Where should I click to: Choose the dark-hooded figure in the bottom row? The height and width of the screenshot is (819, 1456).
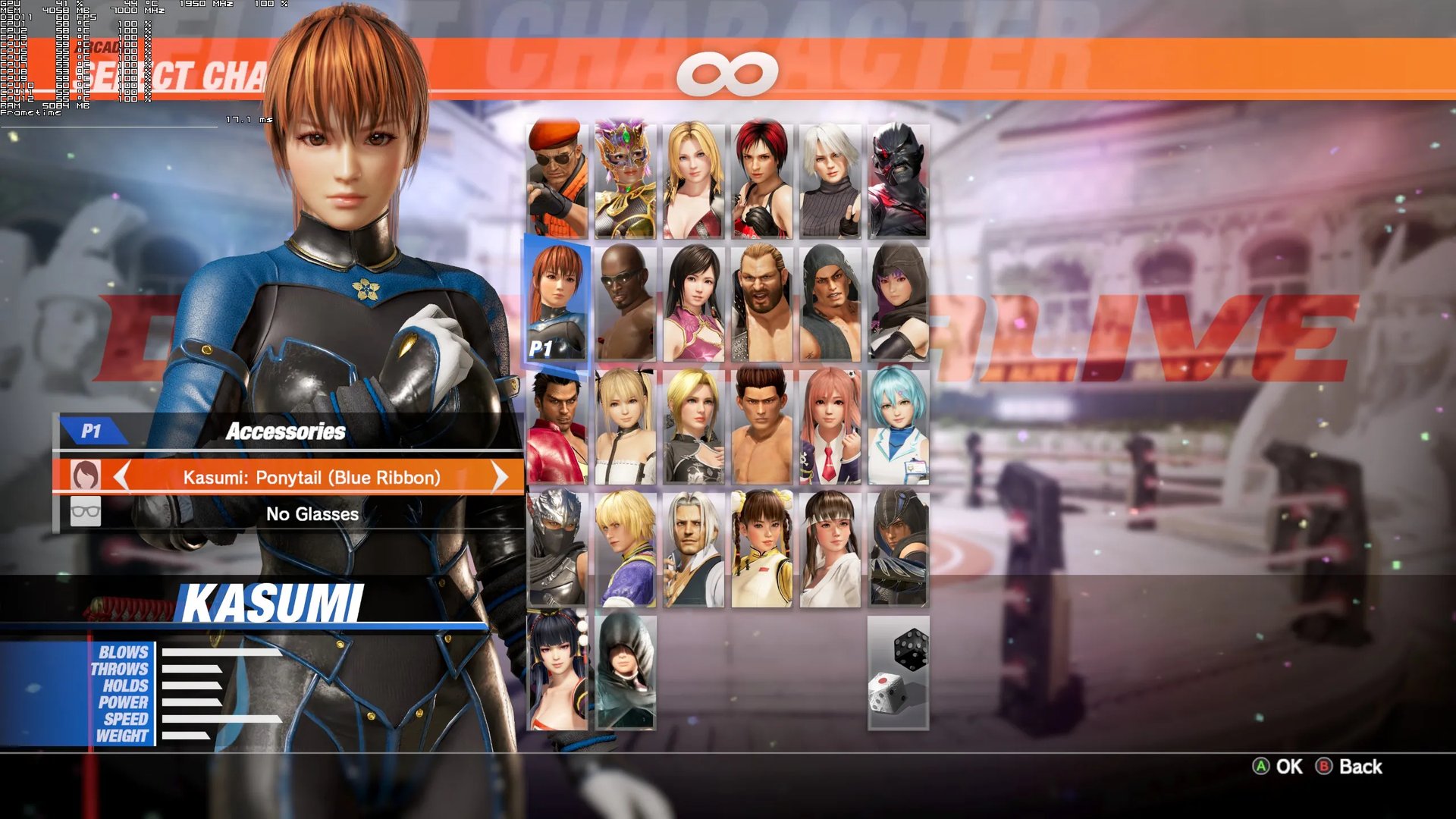626,672
